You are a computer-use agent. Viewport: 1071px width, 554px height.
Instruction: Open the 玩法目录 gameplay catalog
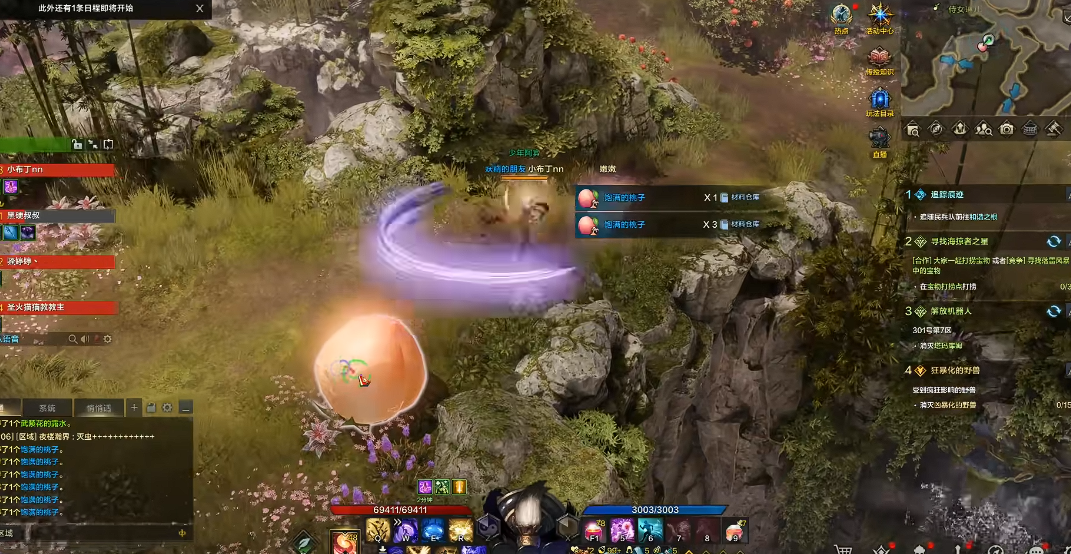[879, 101]
